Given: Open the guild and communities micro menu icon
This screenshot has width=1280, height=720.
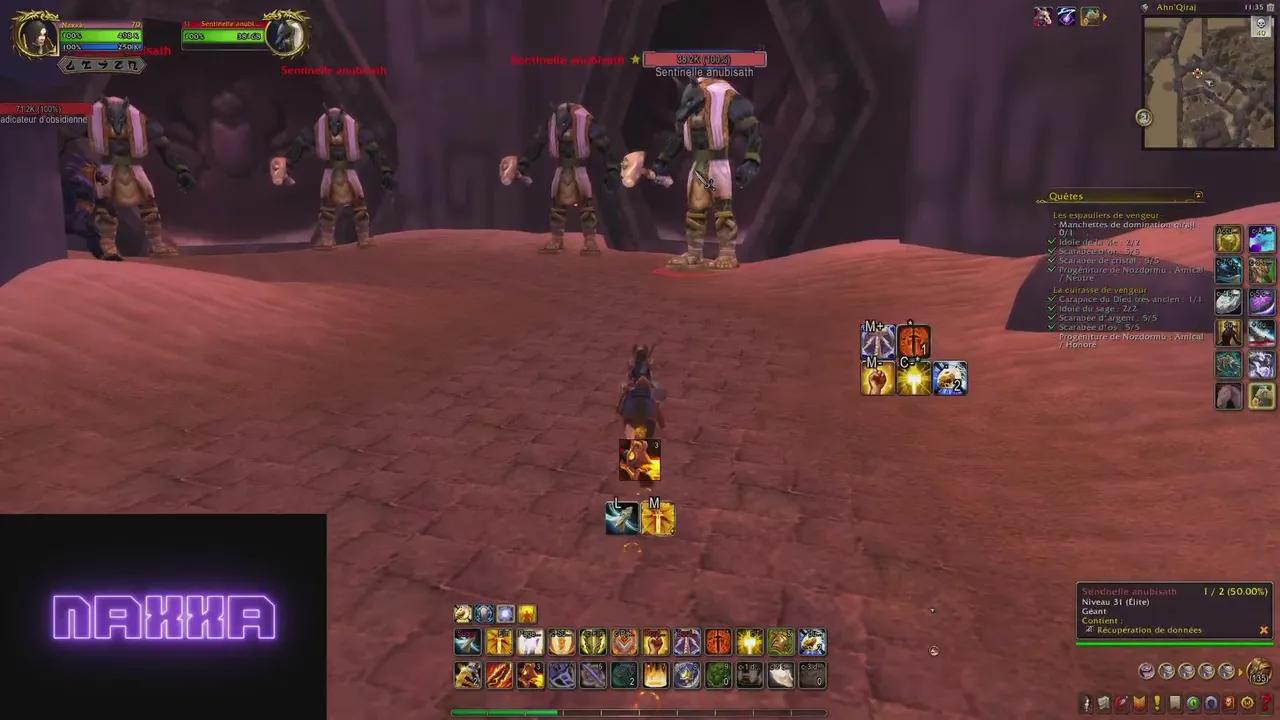Looking at the screenshot, I should tap(1174, 702).
